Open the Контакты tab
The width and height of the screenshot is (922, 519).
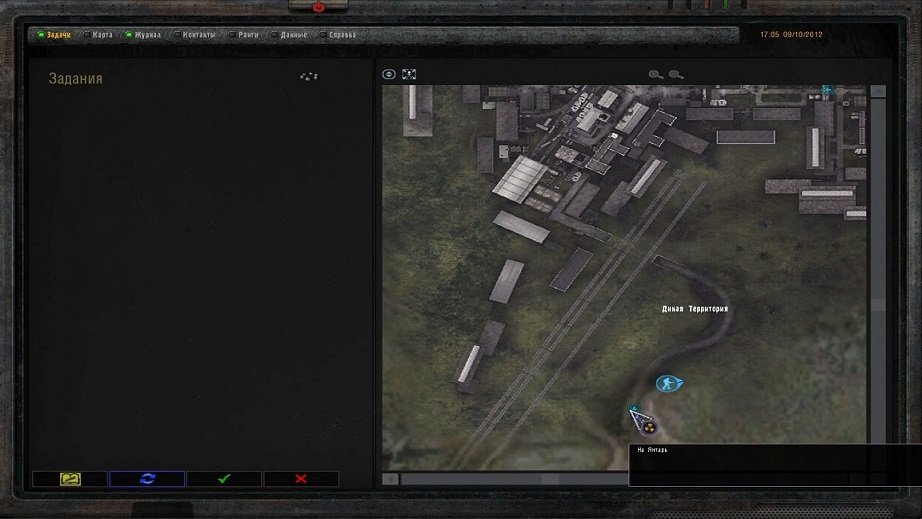click(198, 35)
